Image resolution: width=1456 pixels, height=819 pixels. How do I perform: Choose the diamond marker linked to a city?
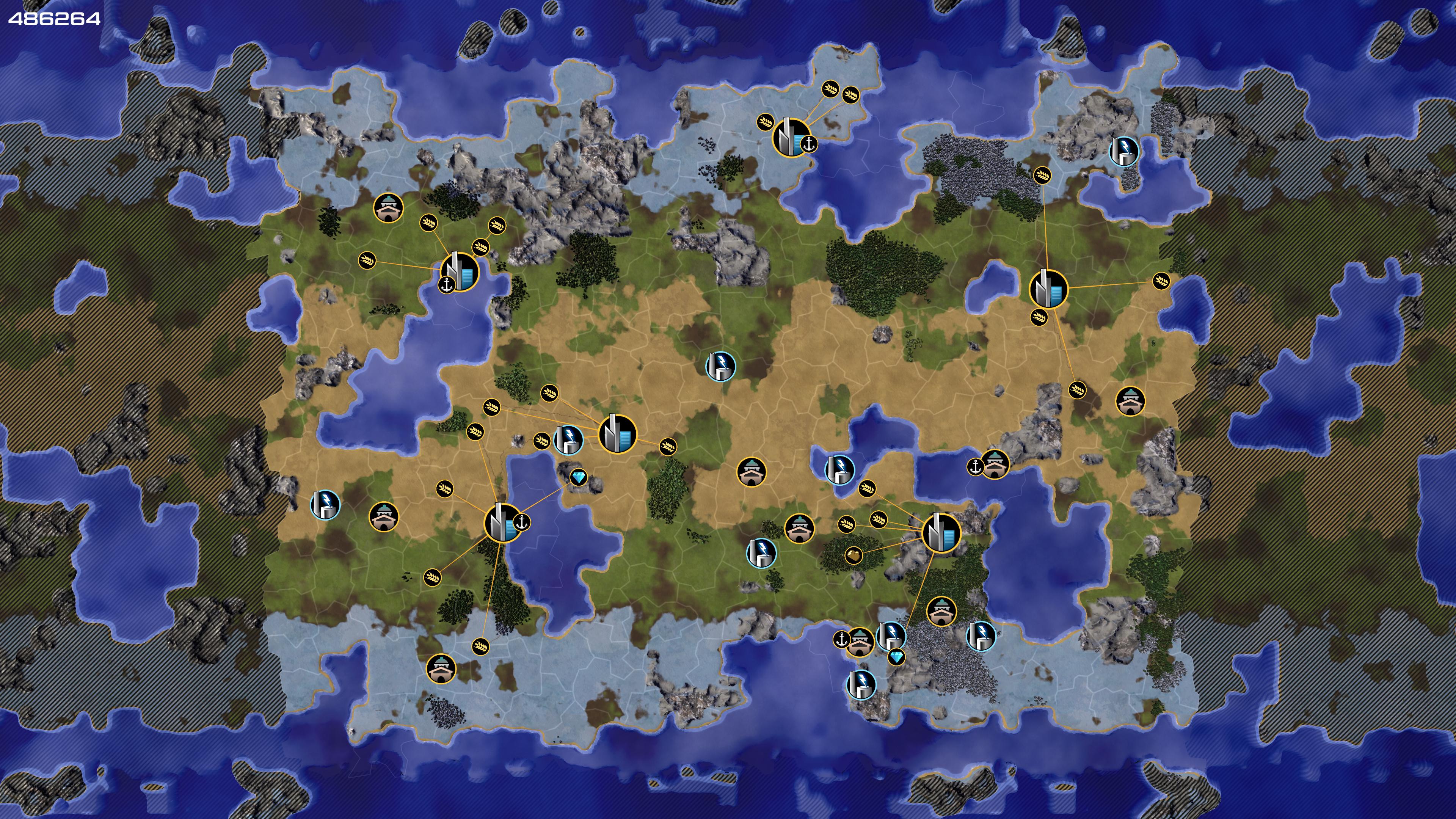[578, 478]
